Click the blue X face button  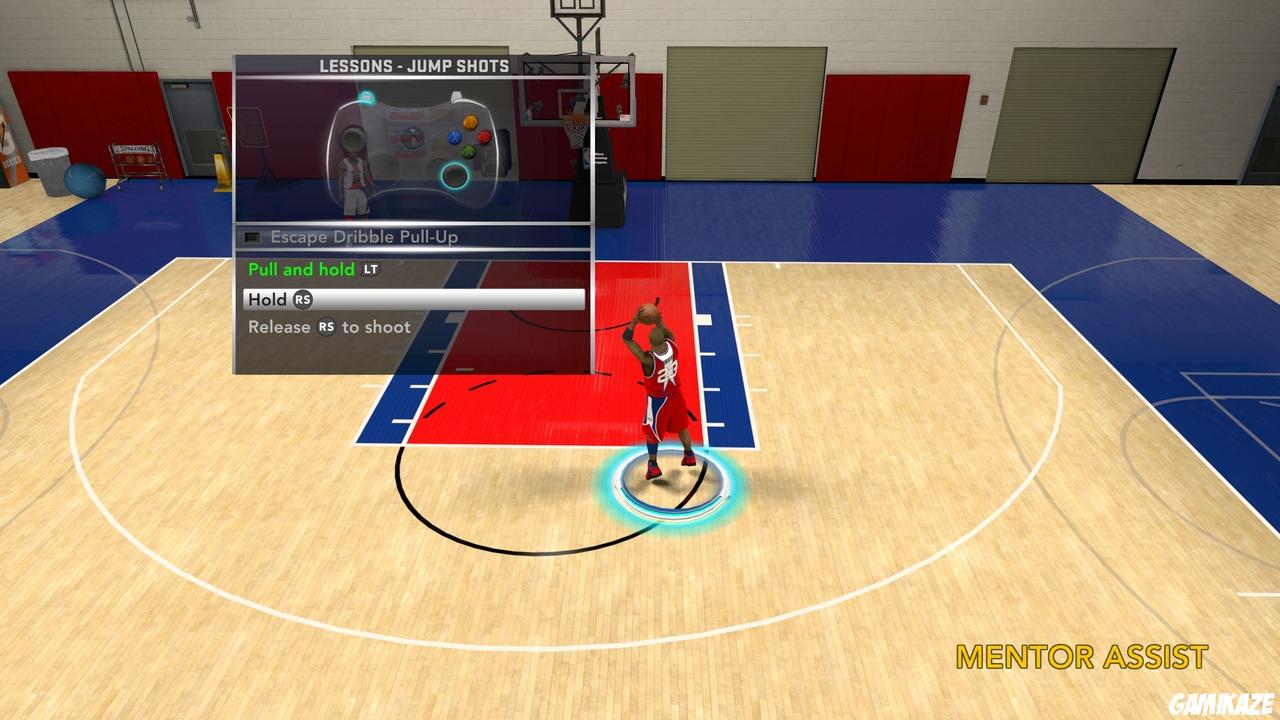[x=455, y=137]
